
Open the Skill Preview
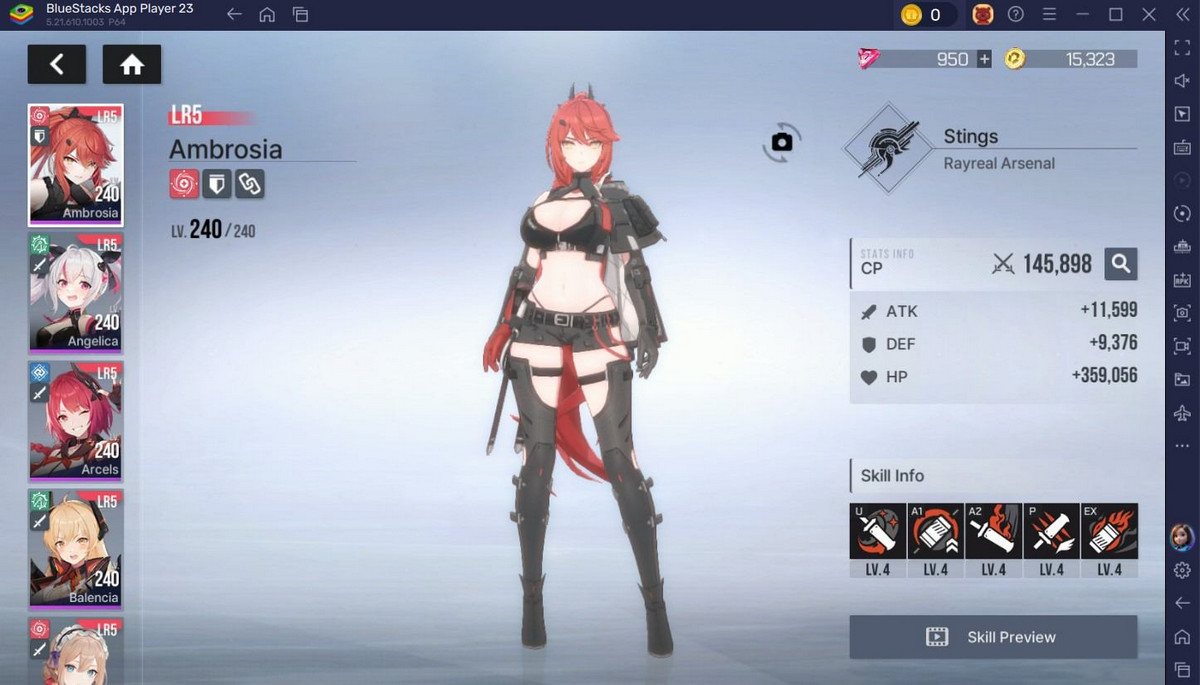993,637
